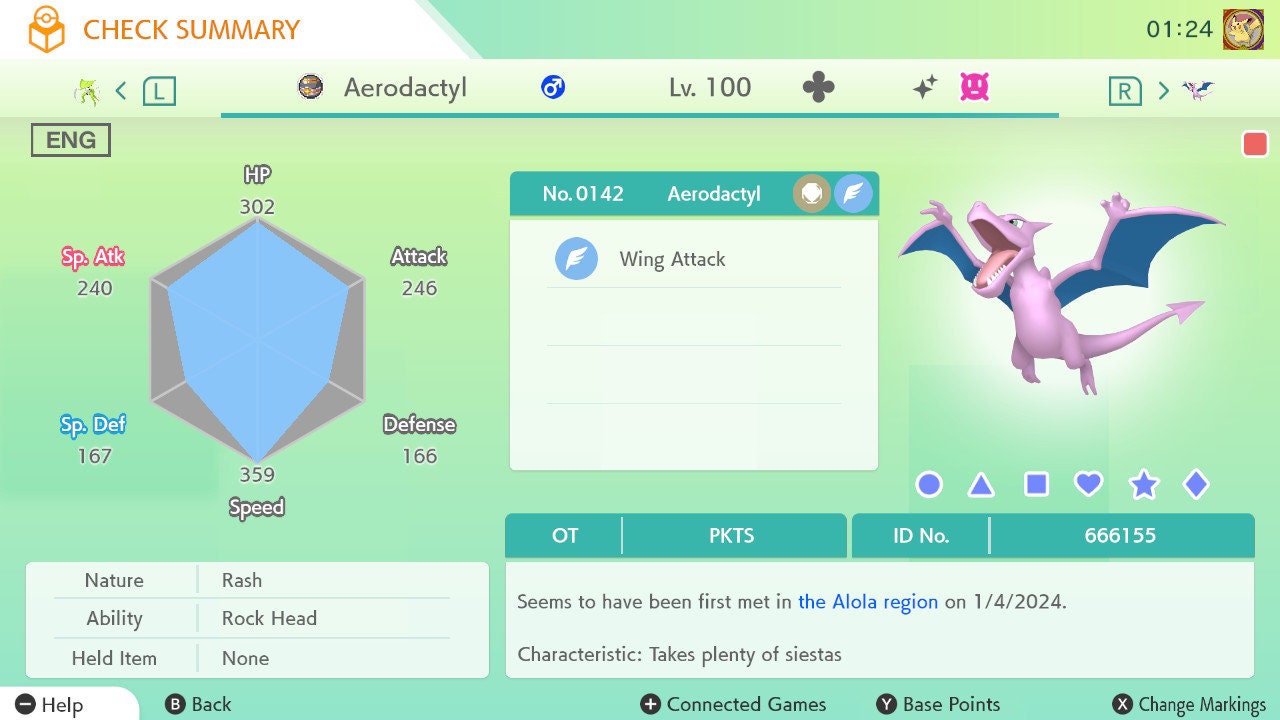The height and width of the screenshot is (720, 1280).
Task: Click the red square indicator
Action: click(1255, 145)
